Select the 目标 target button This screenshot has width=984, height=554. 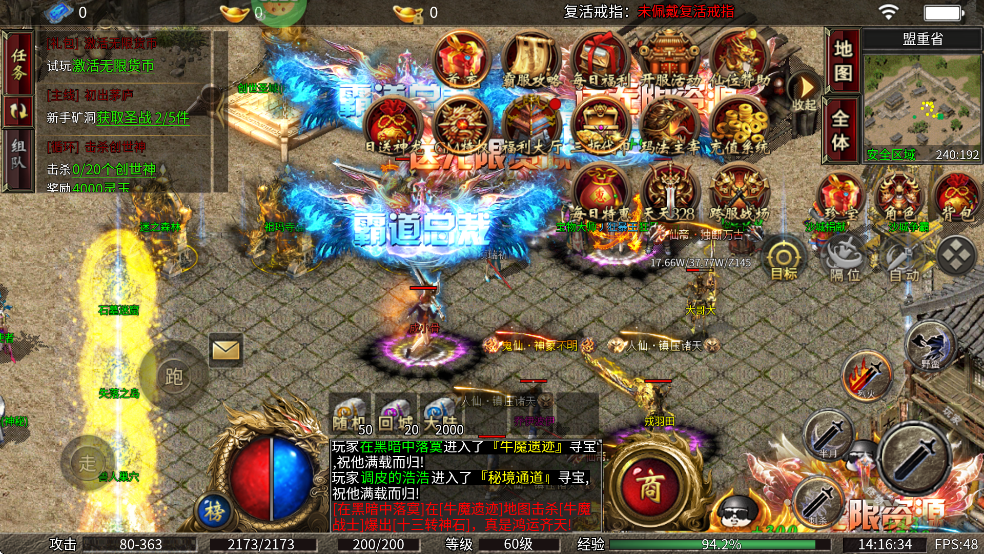783,256
